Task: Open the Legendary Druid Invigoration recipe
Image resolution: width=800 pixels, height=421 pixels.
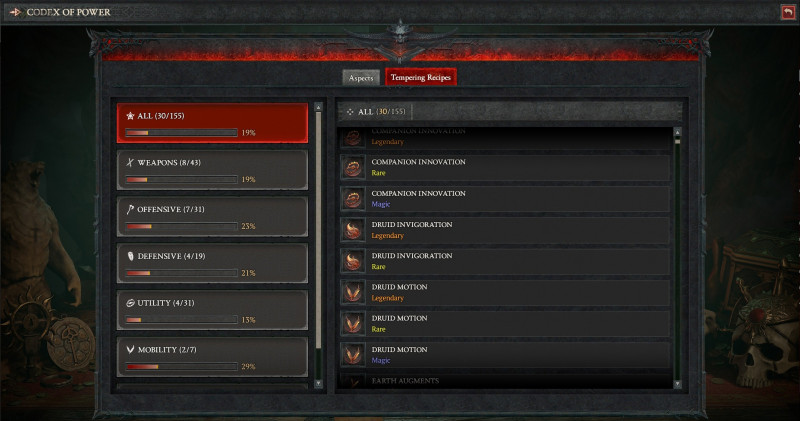Action: coord(505,230)
